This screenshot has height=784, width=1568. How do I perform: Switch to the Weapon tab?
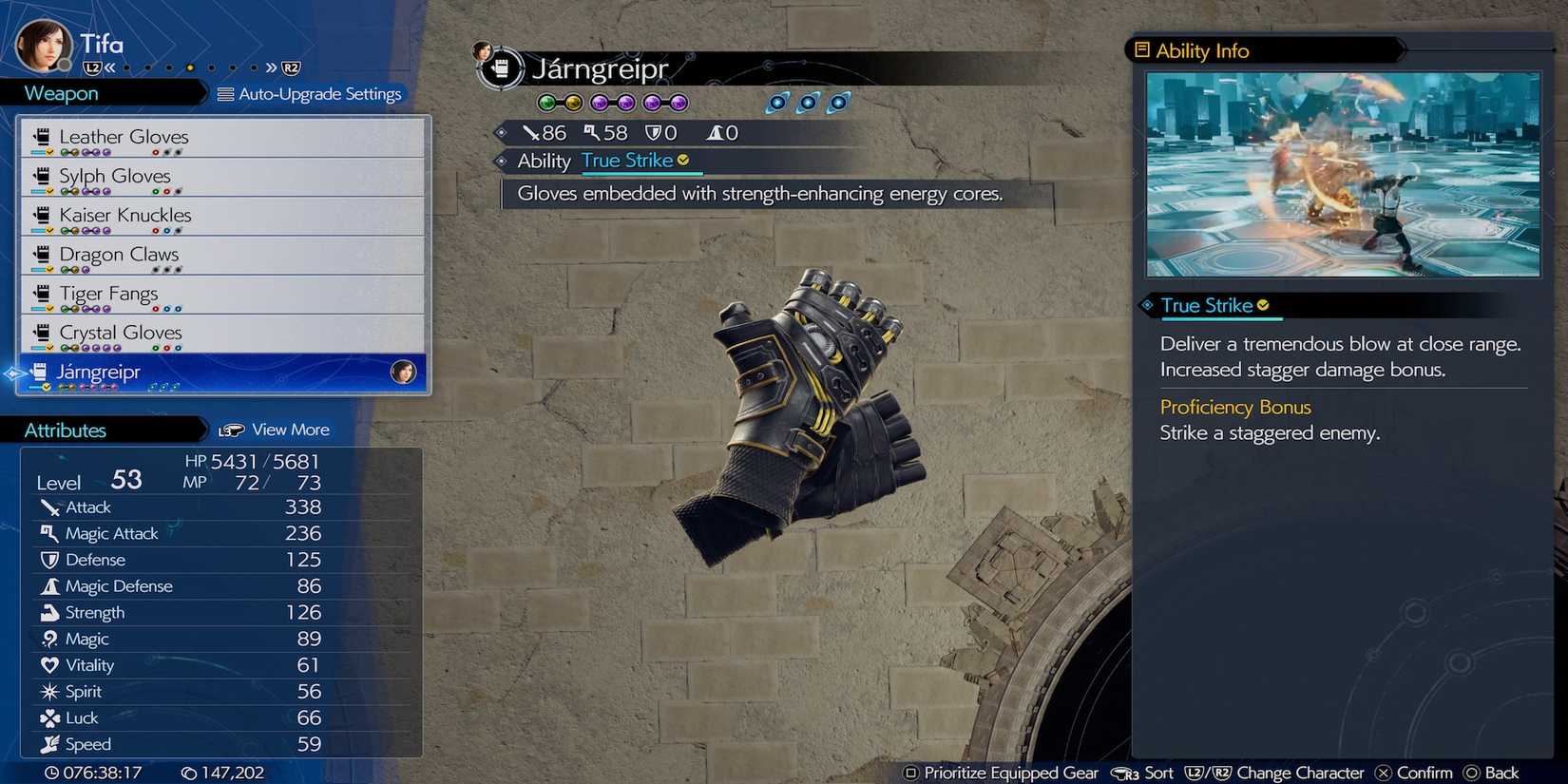(x=61, y=92)
